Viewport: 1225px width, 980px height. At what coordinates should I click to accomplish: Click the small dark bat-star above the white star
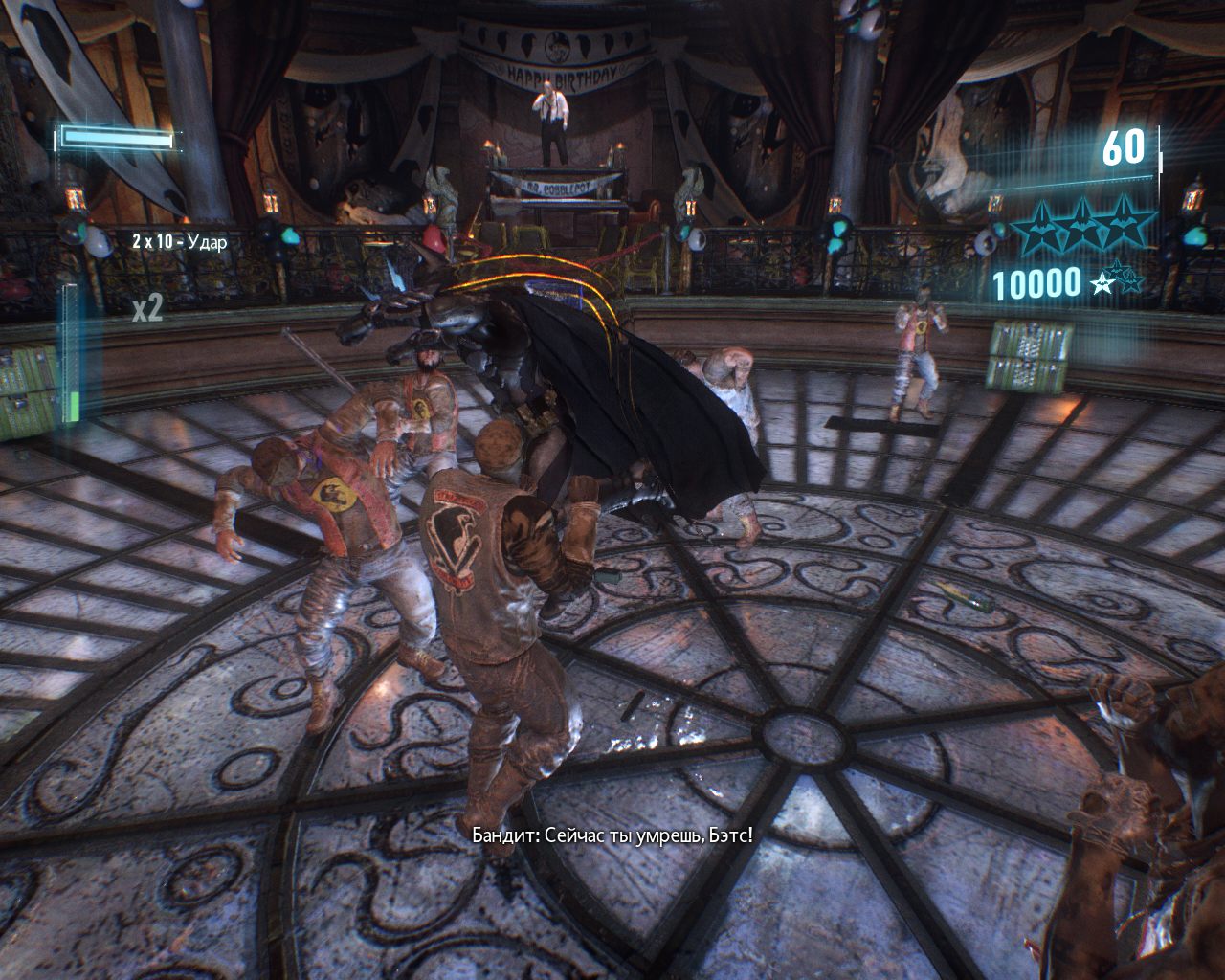[1116, 272]
